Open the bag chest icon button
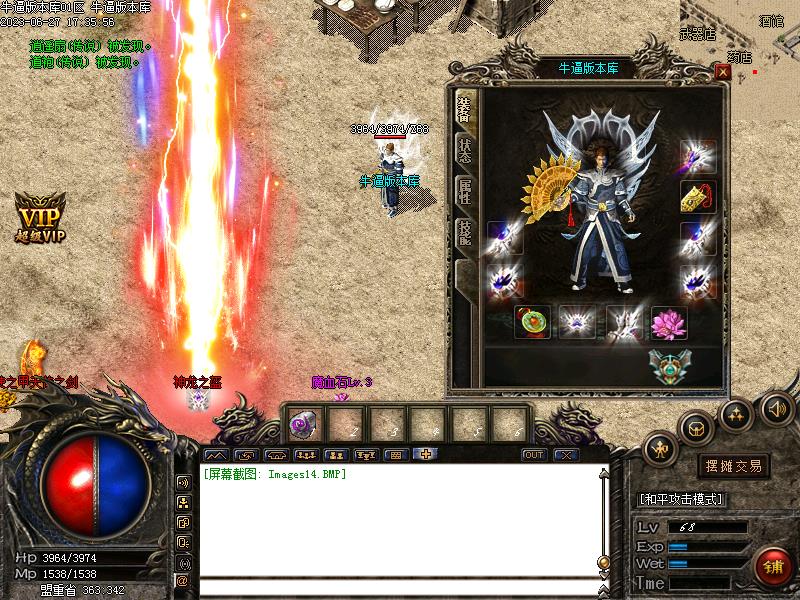 pyautogui.click(x=696, y=429)
